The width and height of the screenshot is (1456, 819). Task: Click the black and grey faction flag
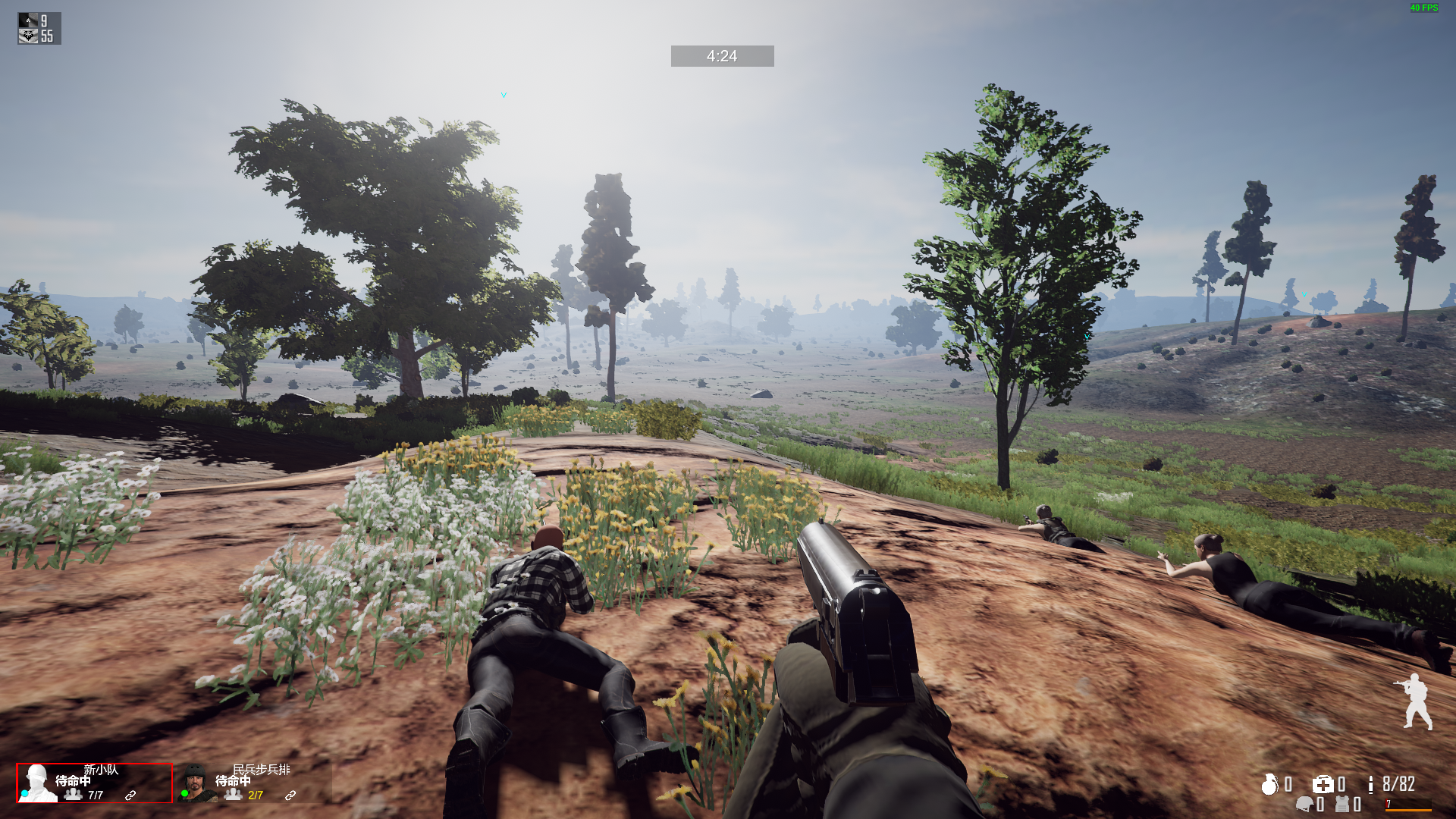(28, 20)
